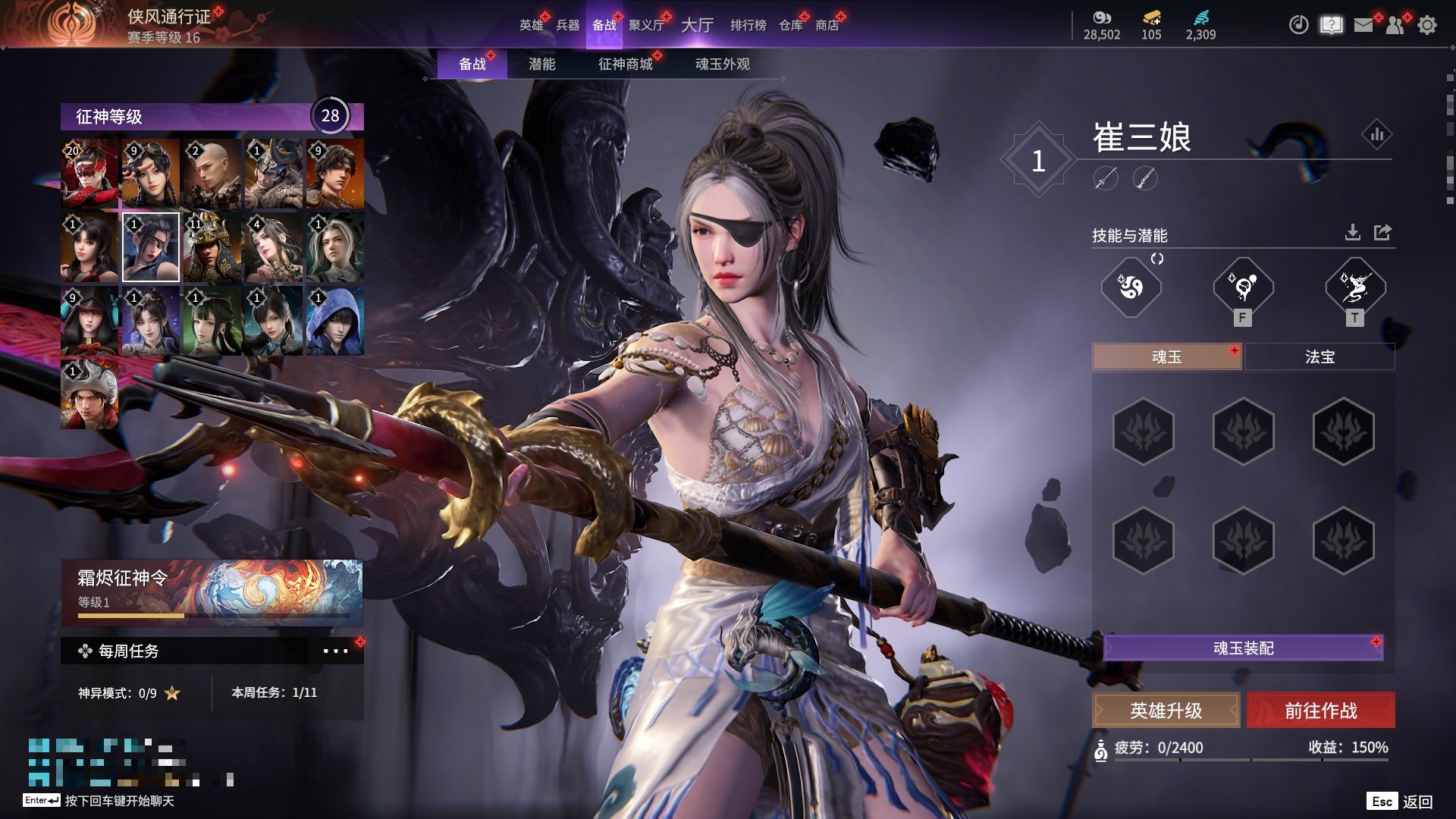Open the settings gear icon

click(1427, 25)
